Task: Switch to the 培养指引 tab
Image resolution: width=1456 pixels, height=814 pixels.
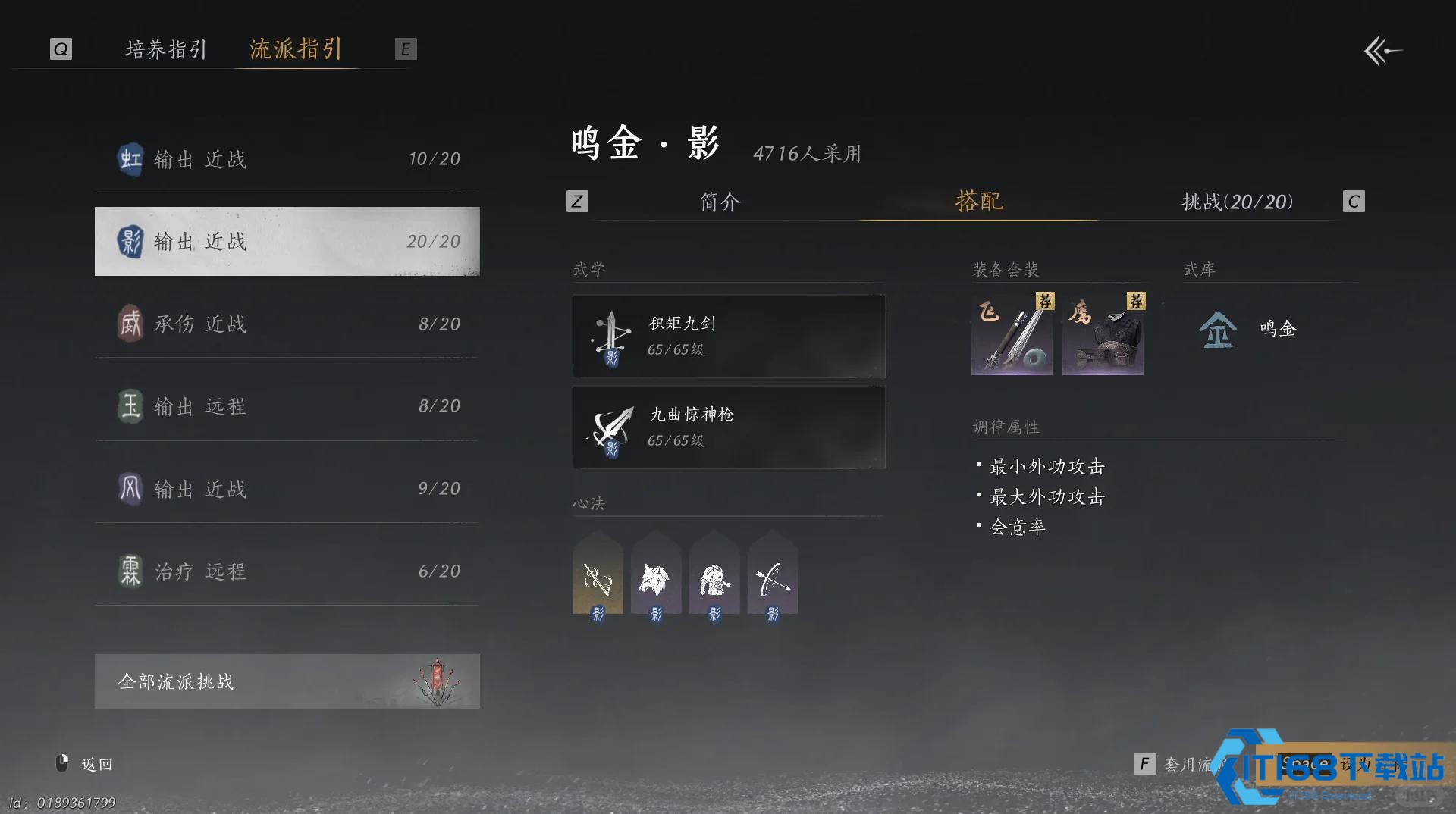Action: point(165,48)
